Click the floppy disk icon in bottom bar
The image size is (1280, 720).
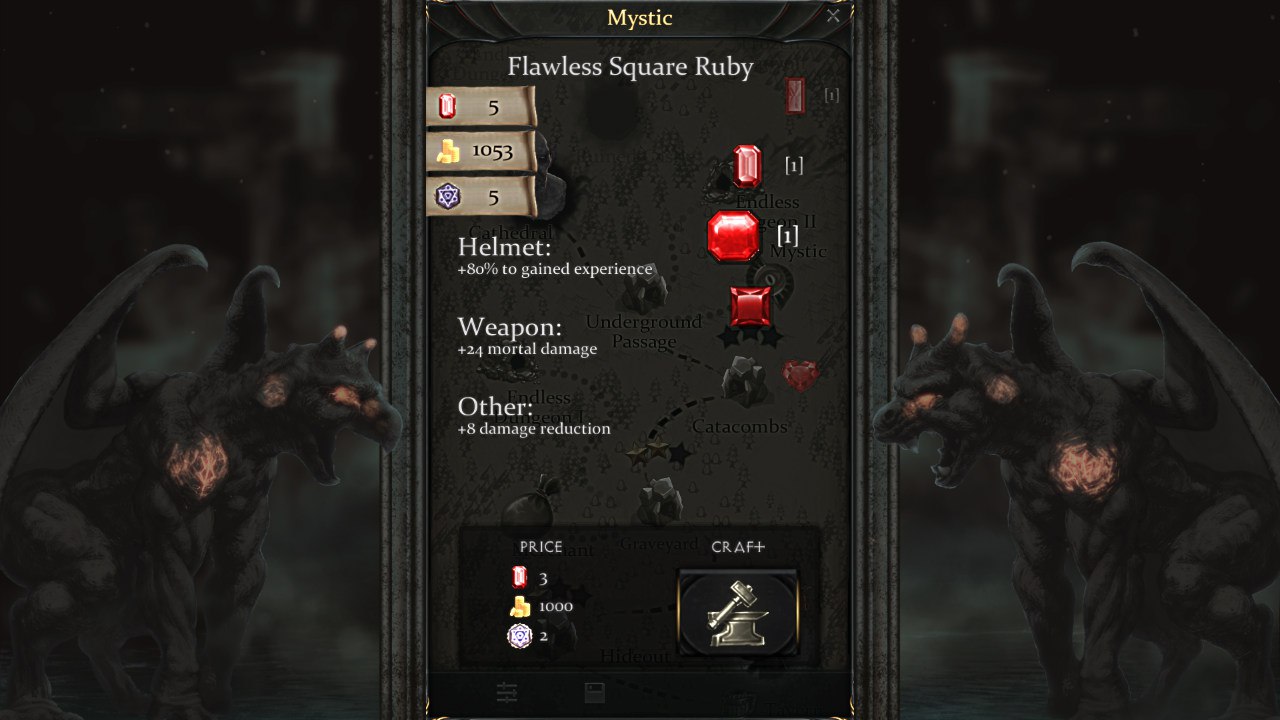594,691
